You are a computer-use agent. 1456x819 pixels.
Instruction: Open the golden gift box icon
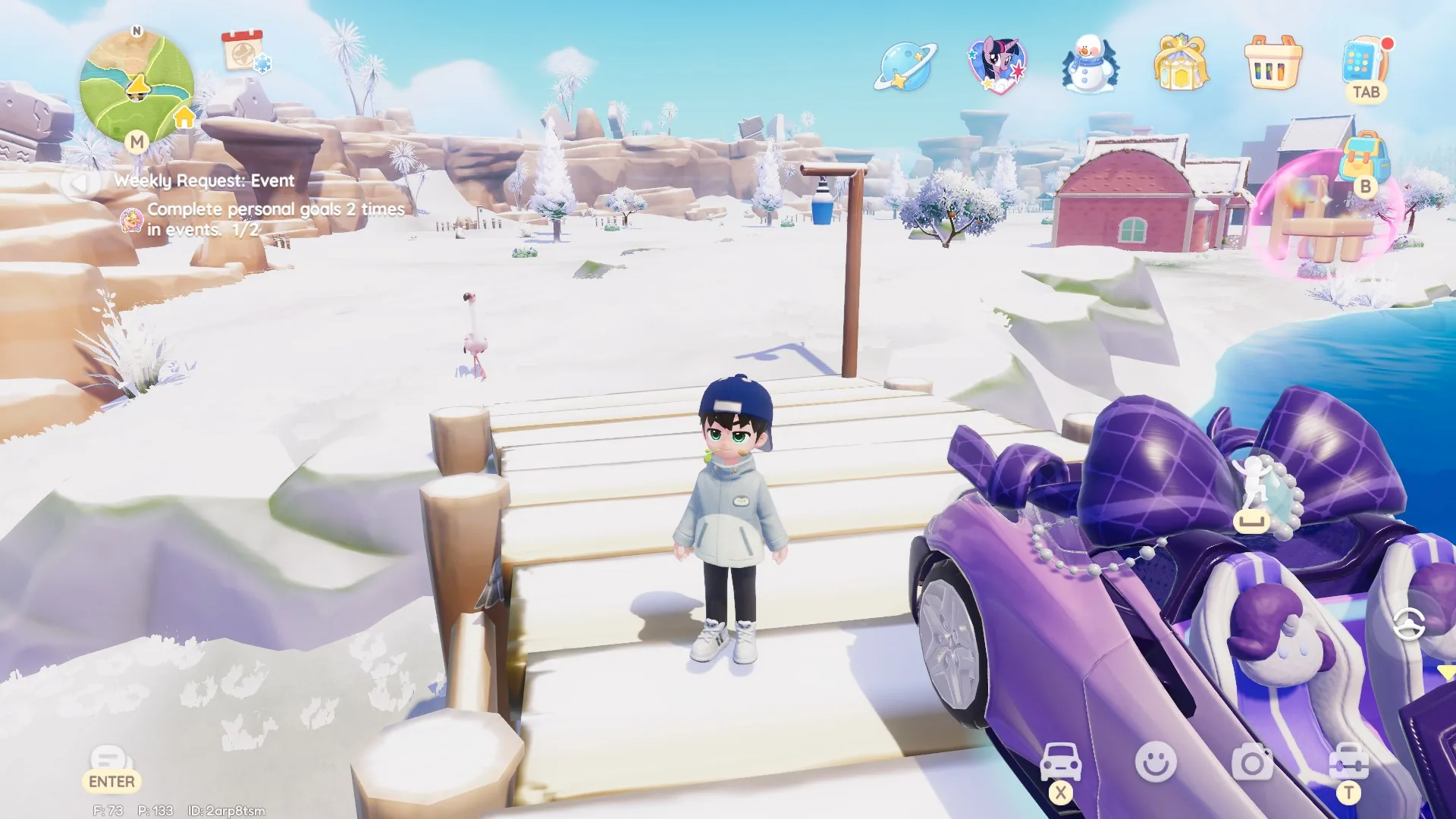click(x=1180, y=63)
